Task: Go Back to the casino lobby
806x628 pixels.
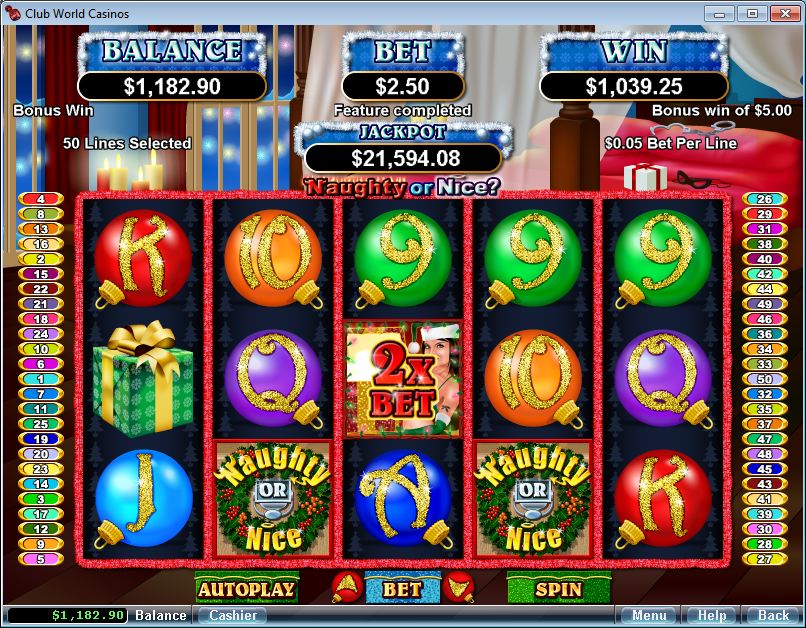Action: (773, 615)
